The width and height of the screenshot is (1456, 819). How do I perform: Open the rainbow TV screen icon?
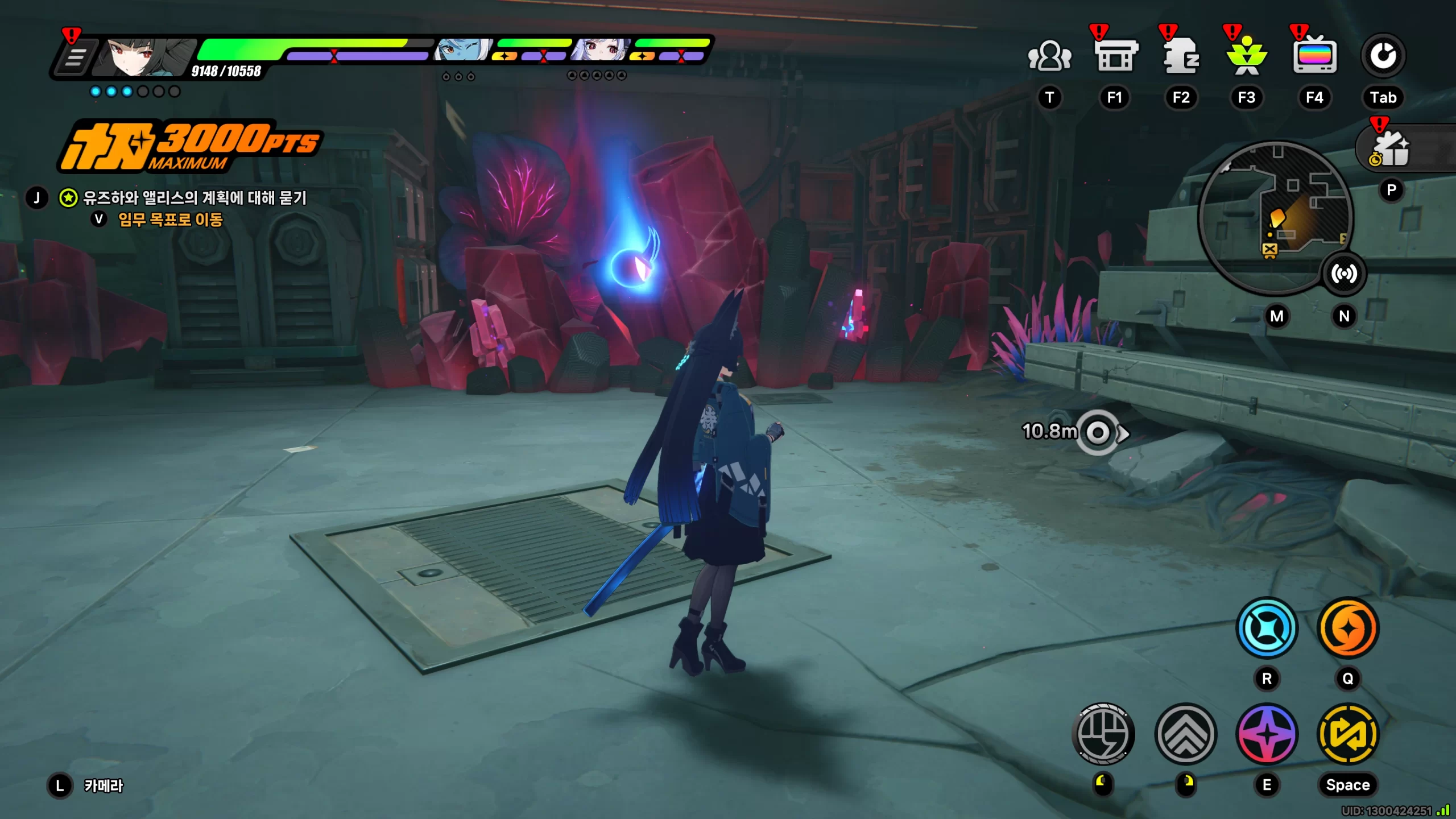(x=1314, y=56)
